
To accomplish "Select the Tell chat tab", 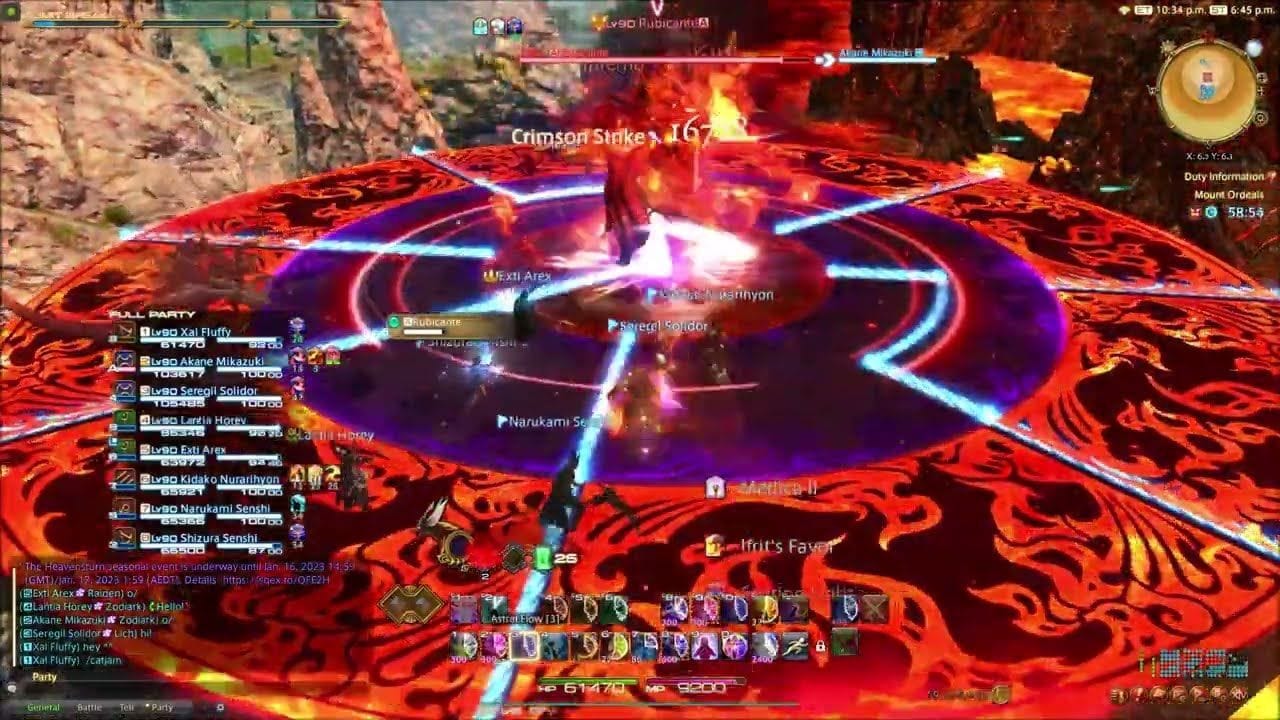I will pyautogui.click(x=127, y=708).
